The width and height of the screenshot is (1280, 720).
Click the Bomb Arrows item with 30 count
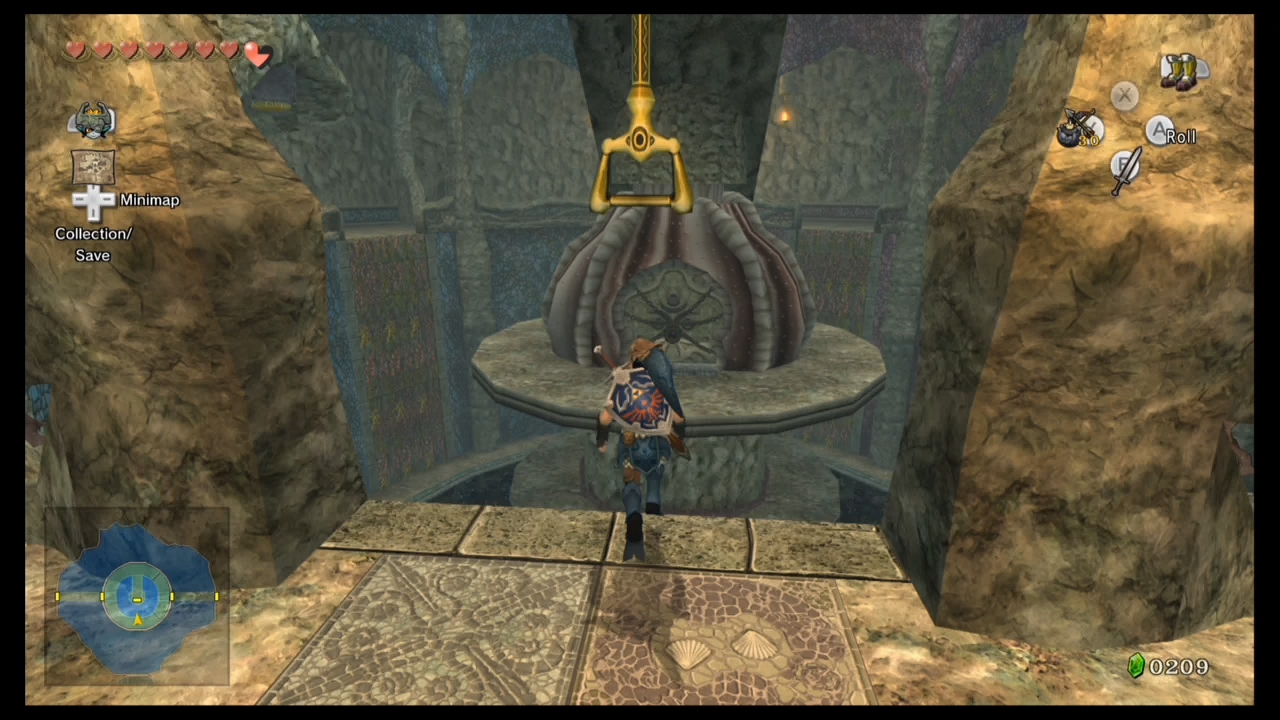(1080, 130)
